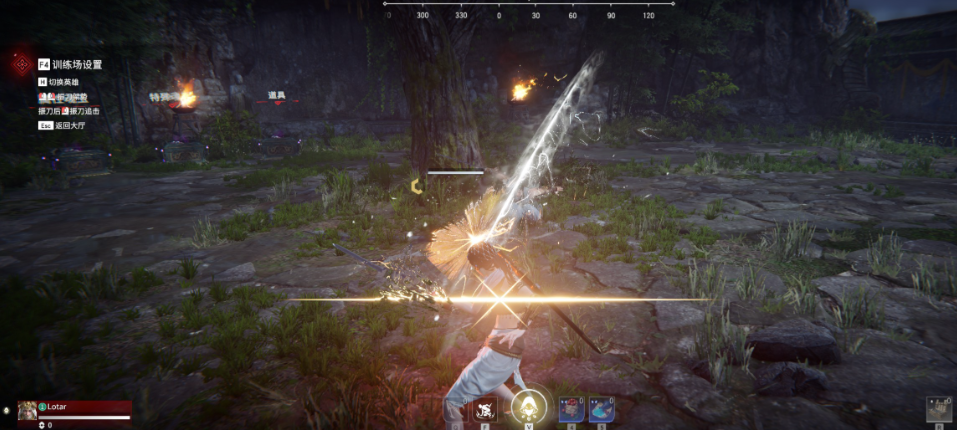Select the blue item slot in the hotbar

(600, 408)
